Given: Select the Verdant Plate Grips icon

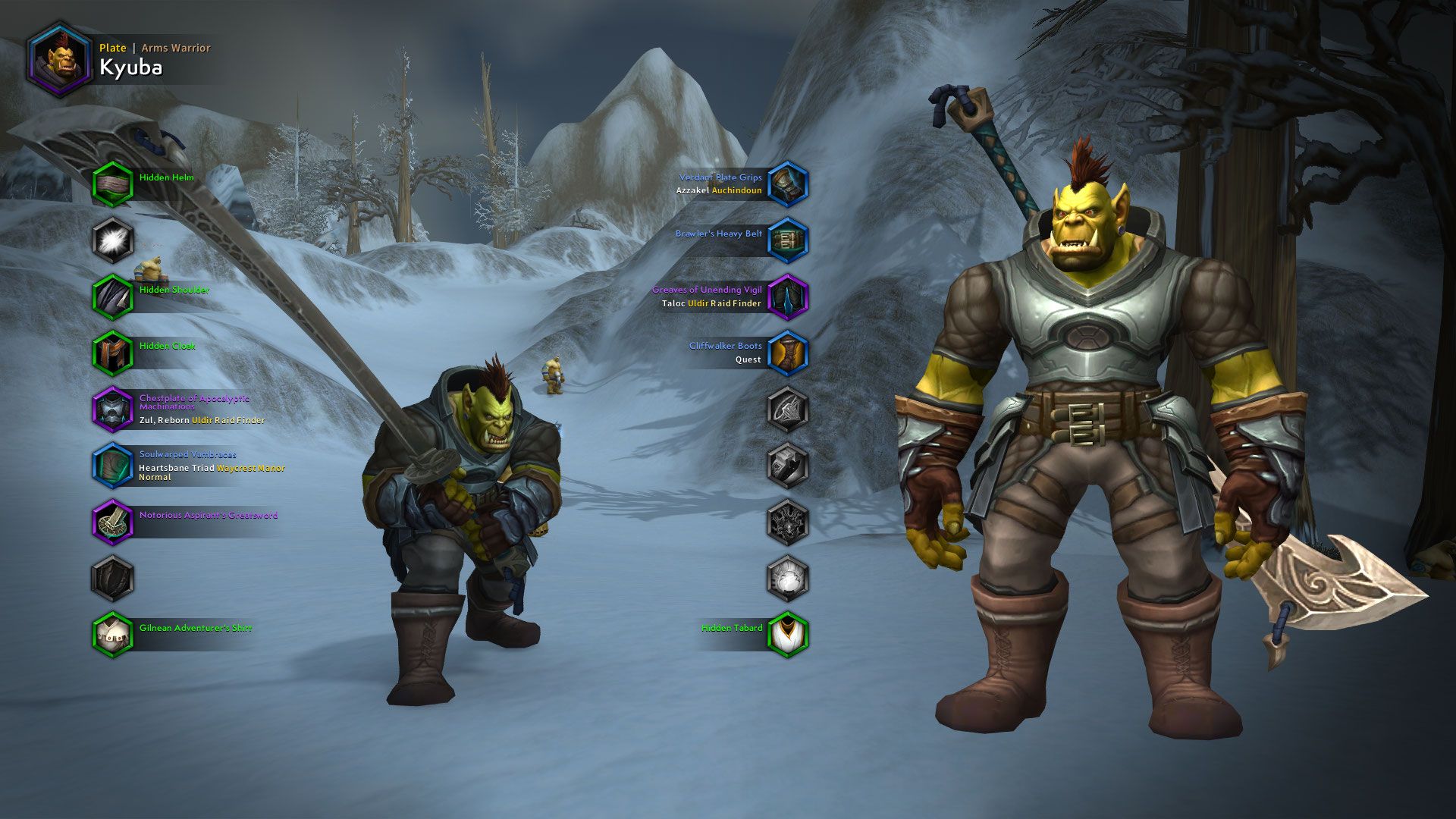Looking at the screenshot, I should click(x=787, y=184).
